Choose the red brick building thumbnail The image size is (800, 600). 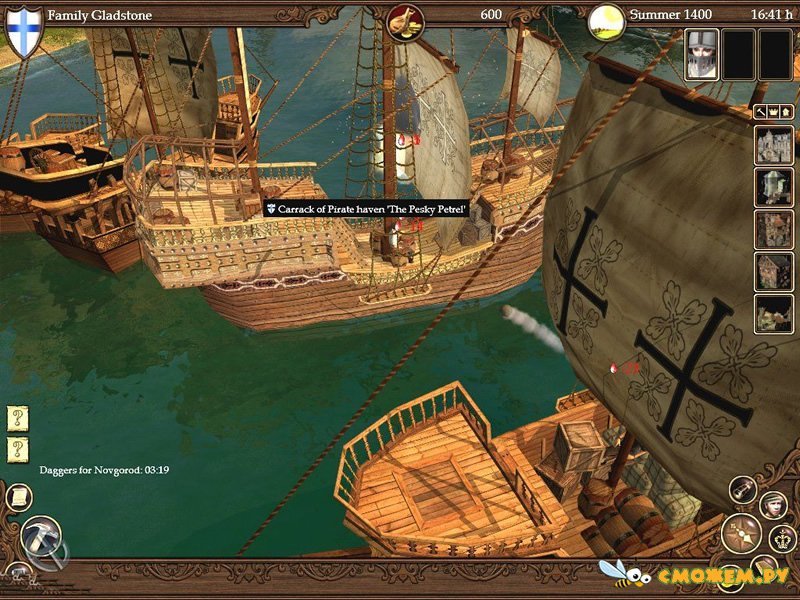point(773,229)
